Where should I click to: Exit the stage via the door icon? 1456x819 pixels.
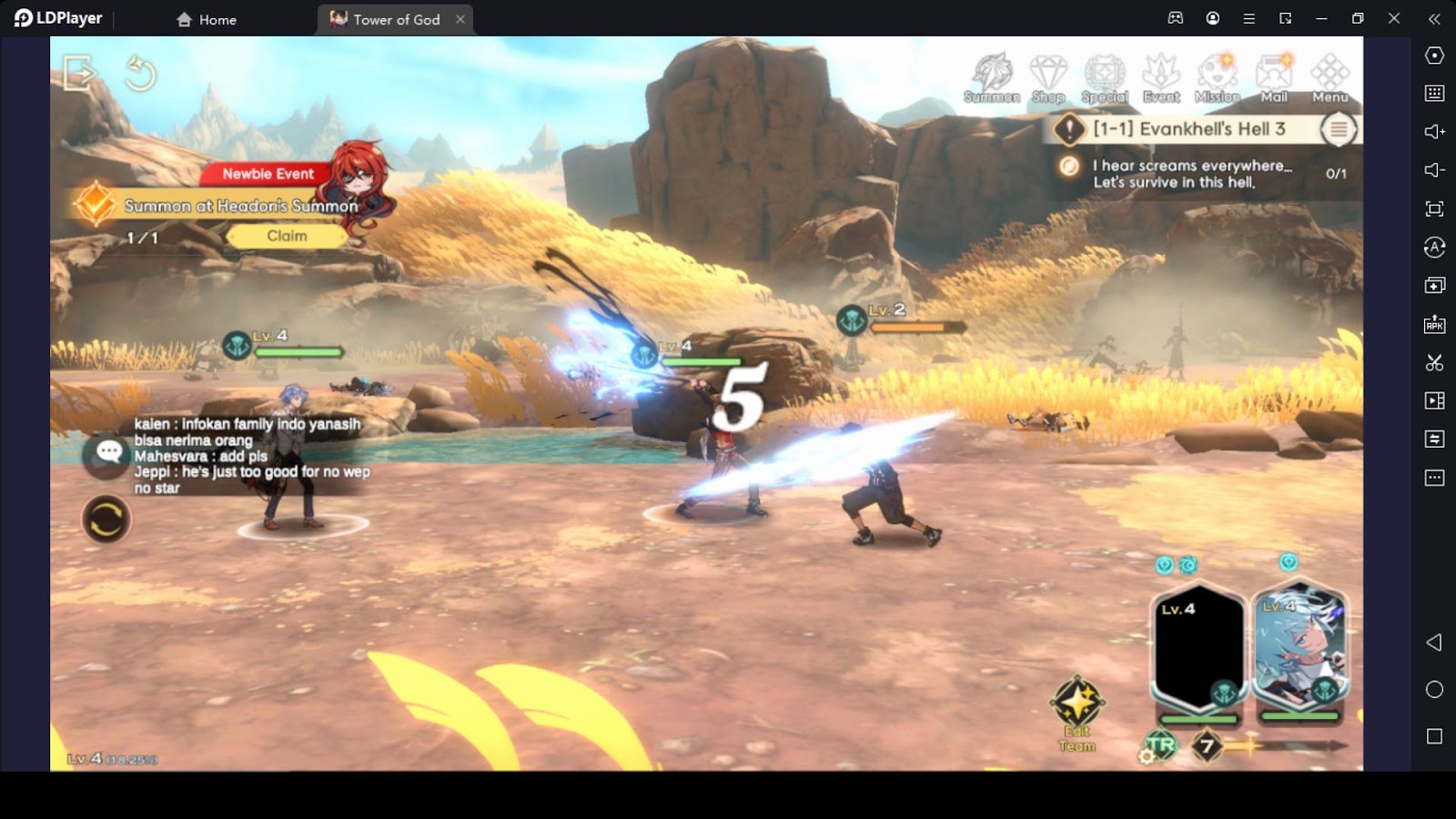pos(79,73)
